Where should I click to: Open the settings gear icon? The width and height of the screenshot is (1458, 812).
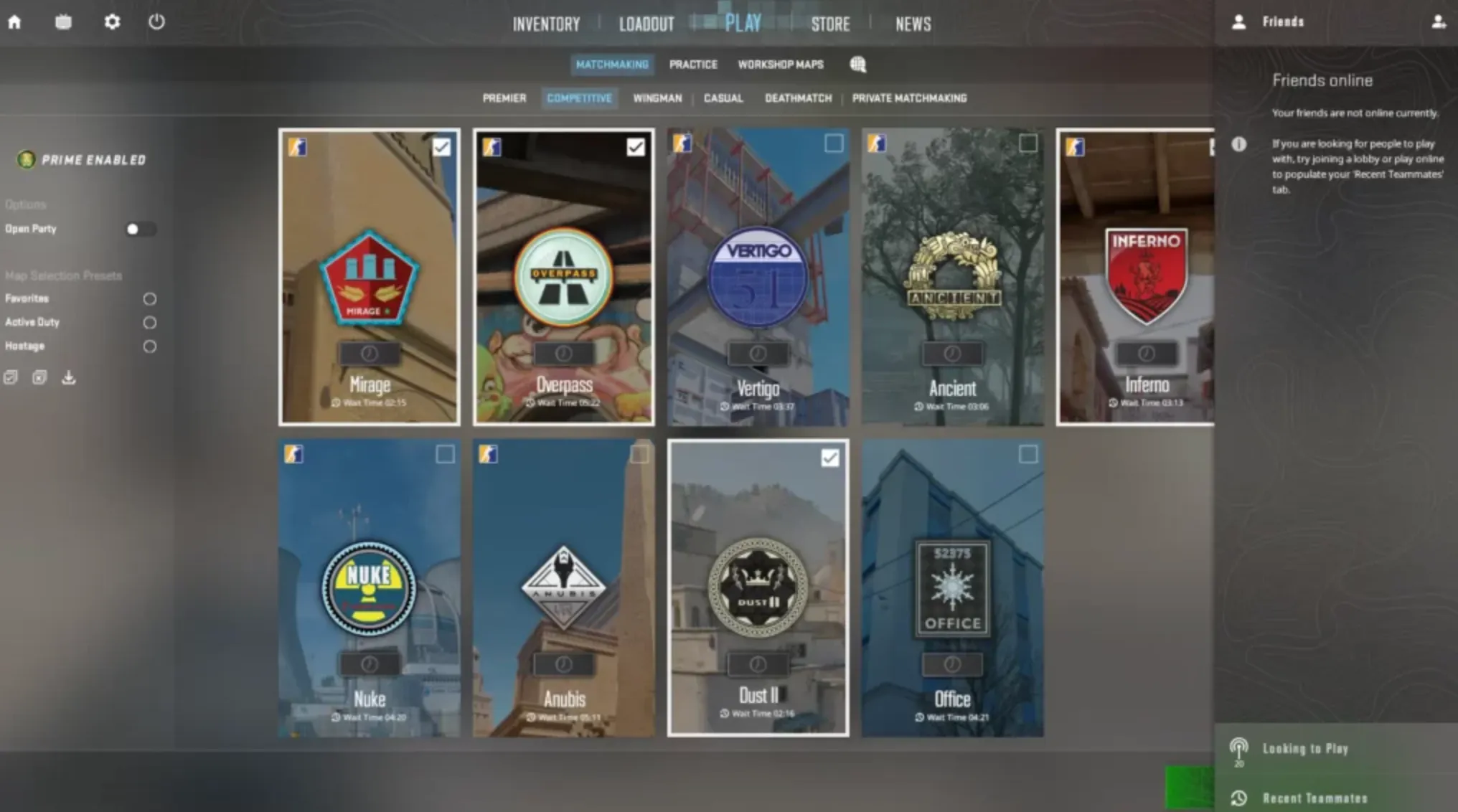coord(111,22)
